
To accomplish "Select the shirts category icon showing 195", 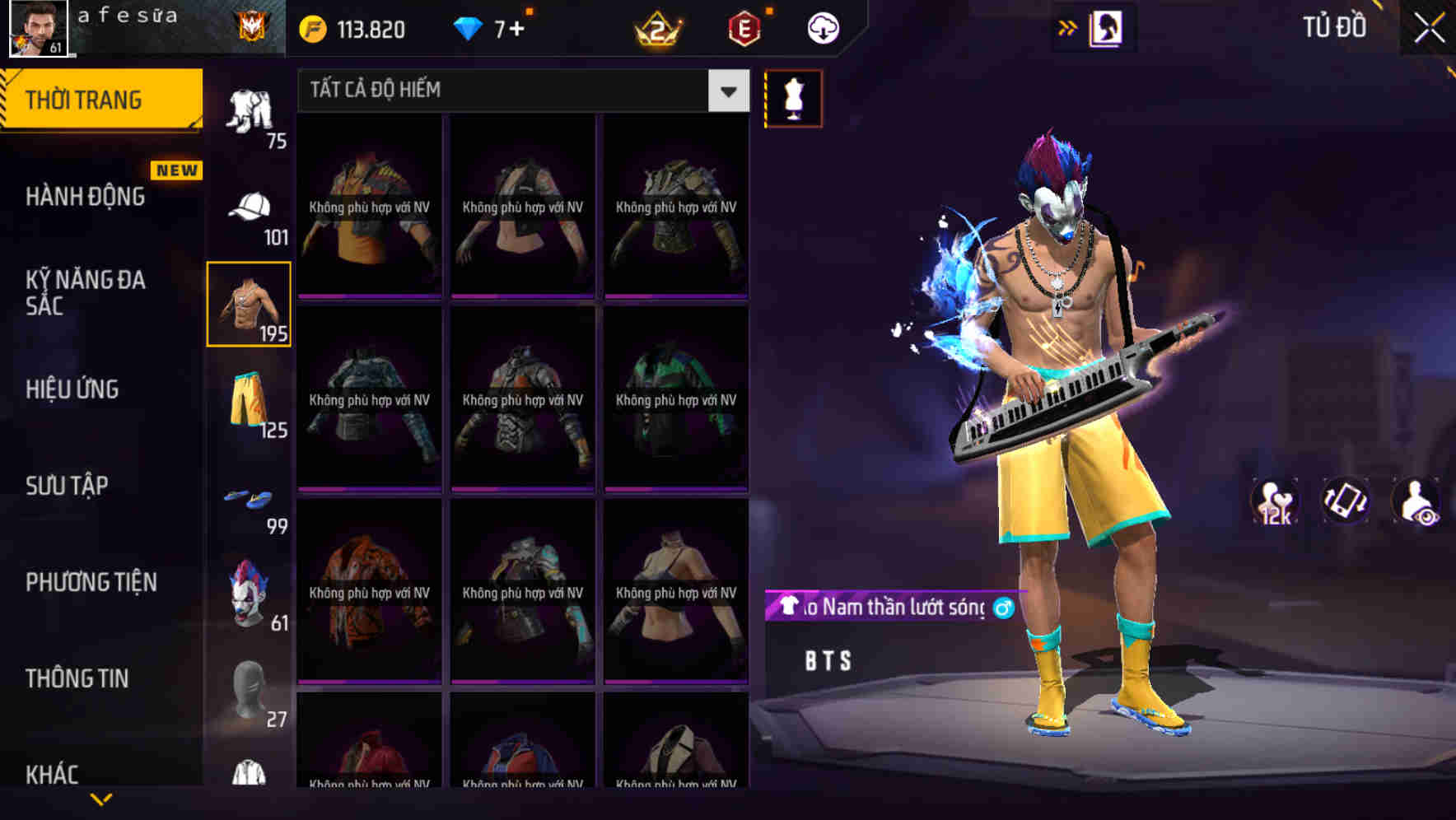I will (249, 305).
